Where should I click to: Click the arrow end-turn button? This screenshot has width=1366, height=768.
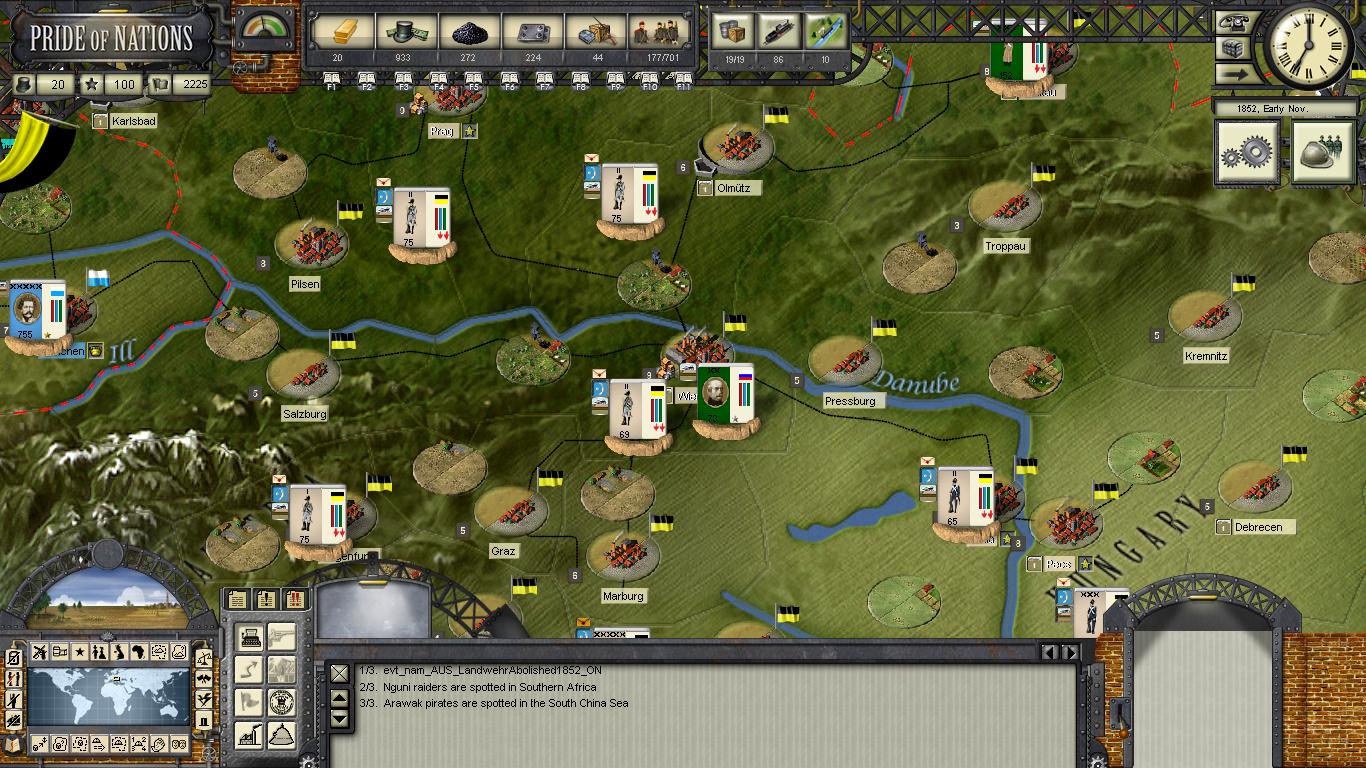[1231, 73]
